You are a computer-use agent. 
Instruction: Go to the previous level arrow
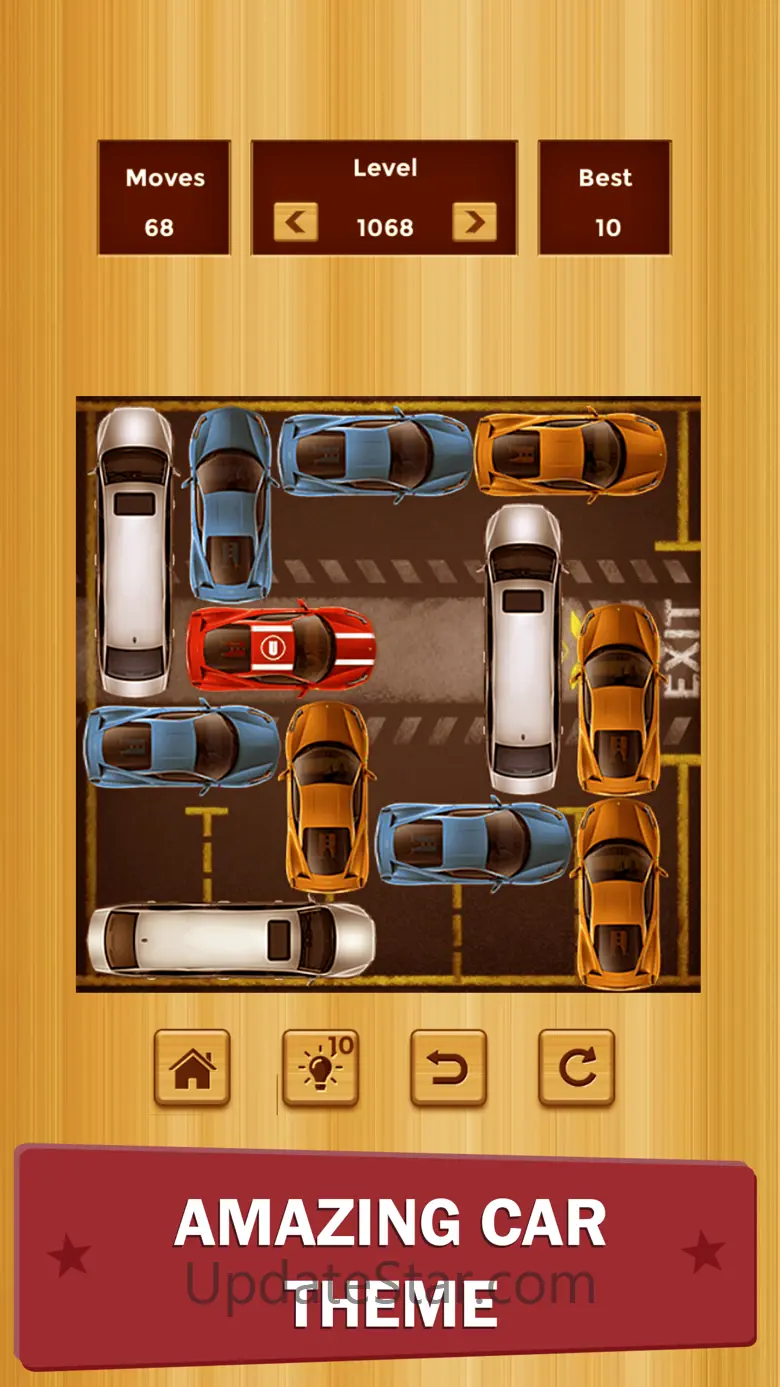(x=295, y=222)
